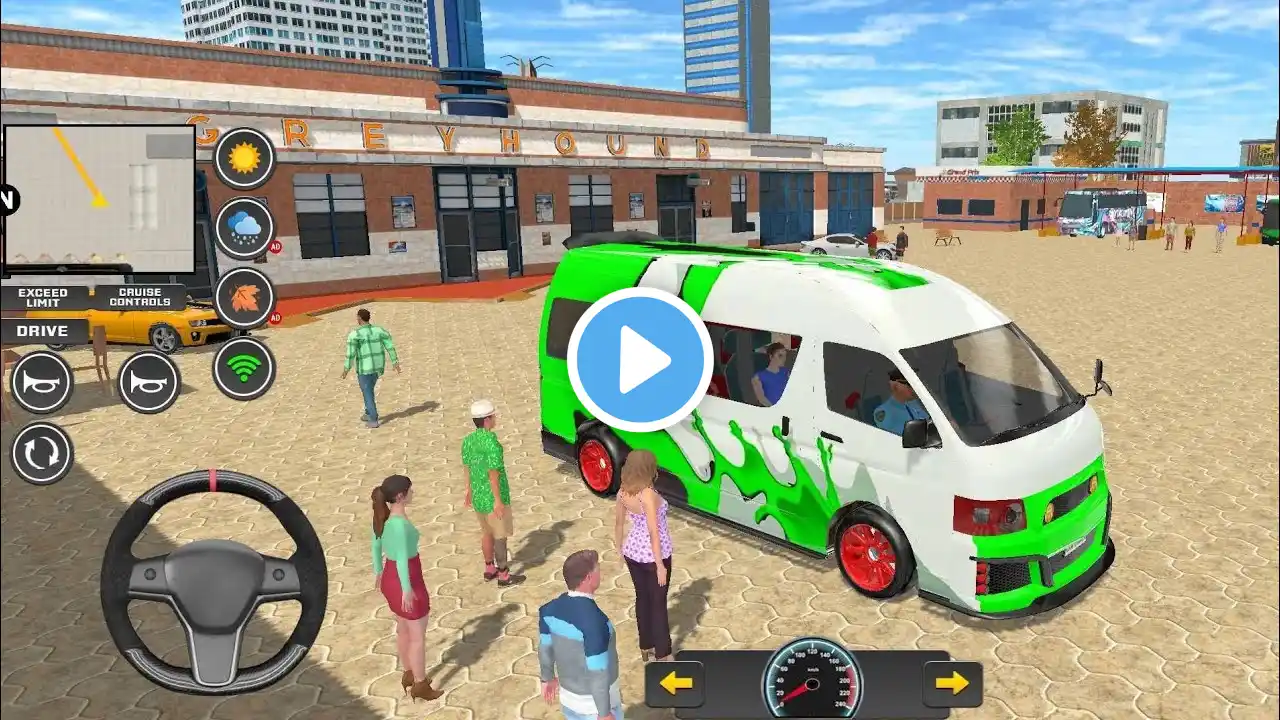This screenshot has height=720, width=1280.
Task: Activate the right turn signal arrow
Action: (x=951, y=683)
